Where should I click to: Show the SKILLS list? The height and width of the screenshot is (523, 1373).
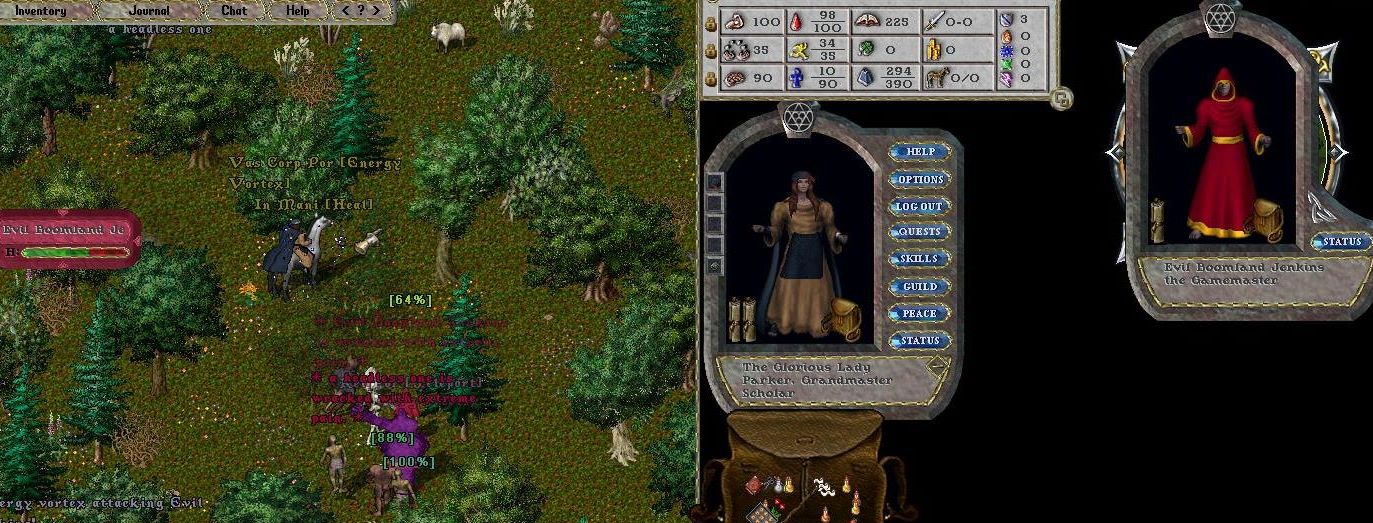919,259
